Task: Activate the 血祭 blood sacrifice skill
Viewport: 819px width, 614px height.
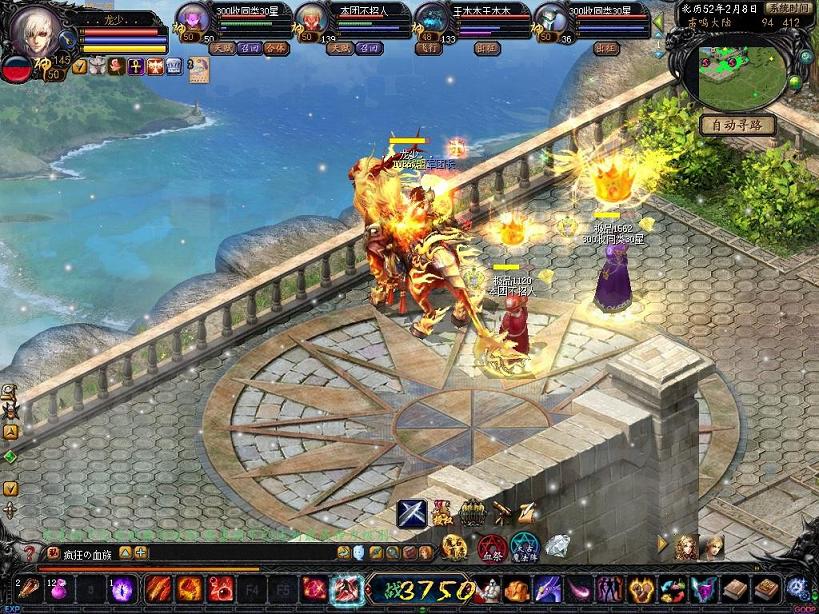Action: coord(490,548)
